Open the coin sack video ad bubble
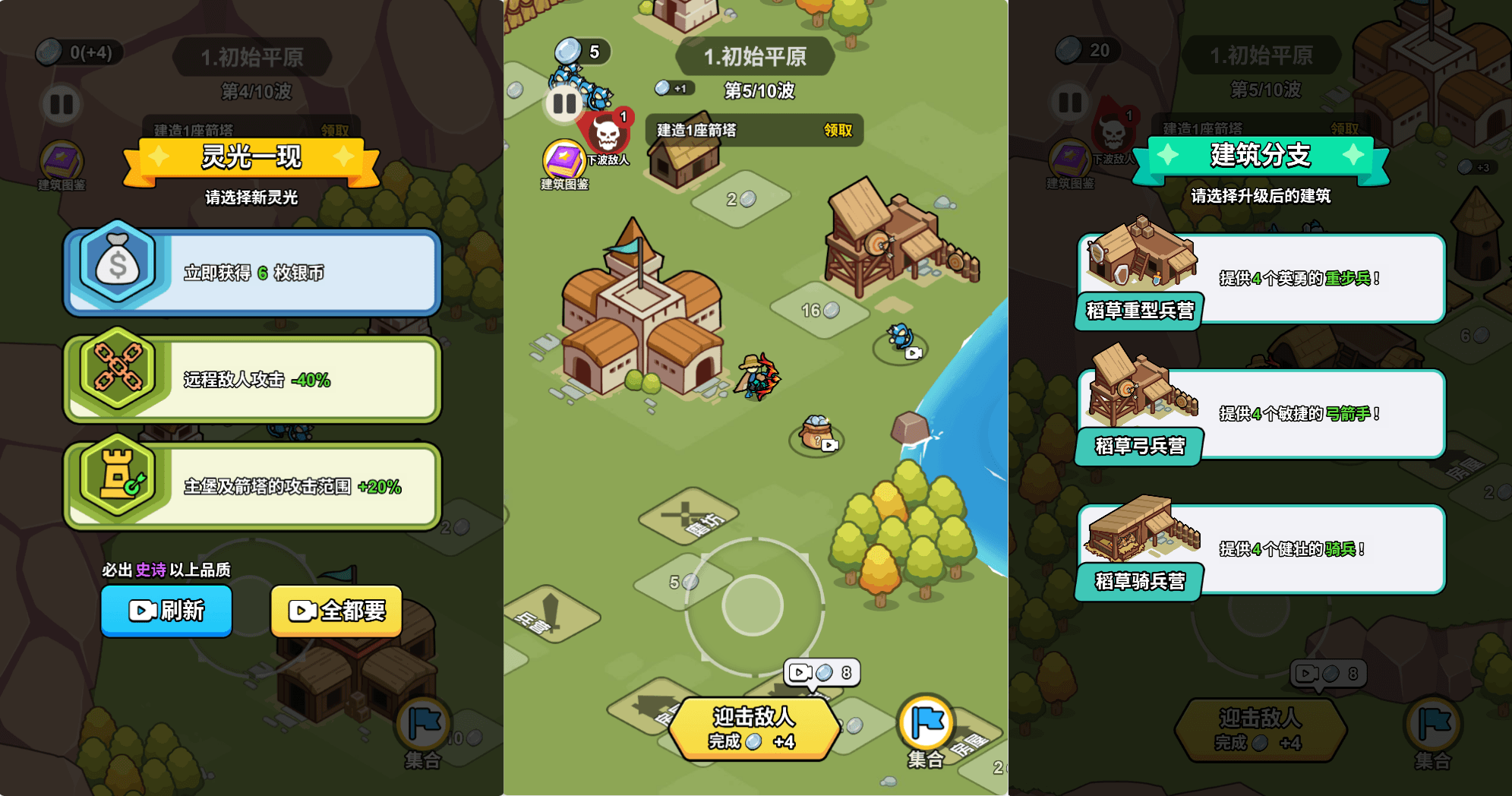This screenshot has width=1512, height=796. (x=818, y=436)
